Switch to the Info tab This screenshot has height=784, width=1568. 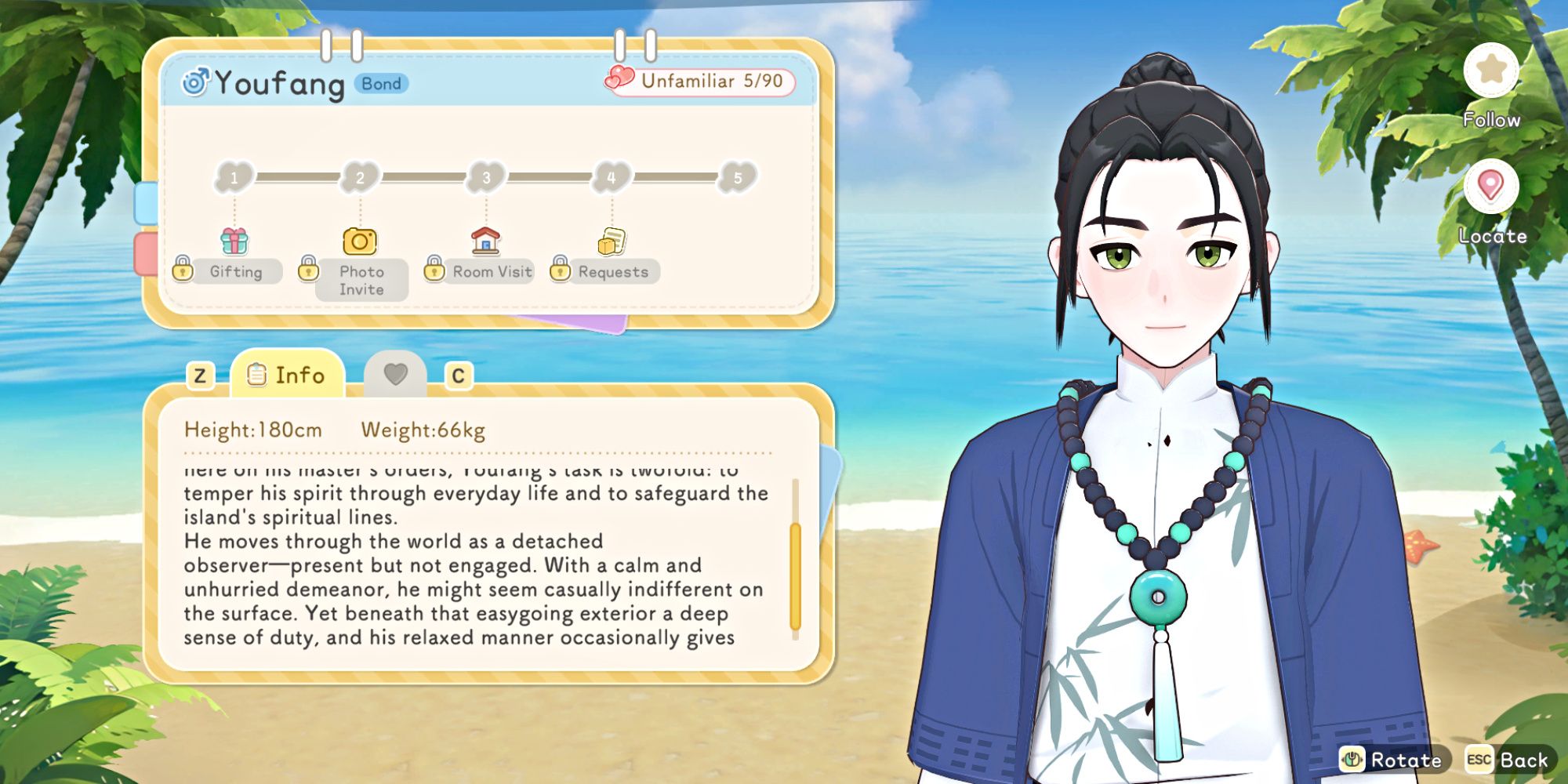pos(288,376)
